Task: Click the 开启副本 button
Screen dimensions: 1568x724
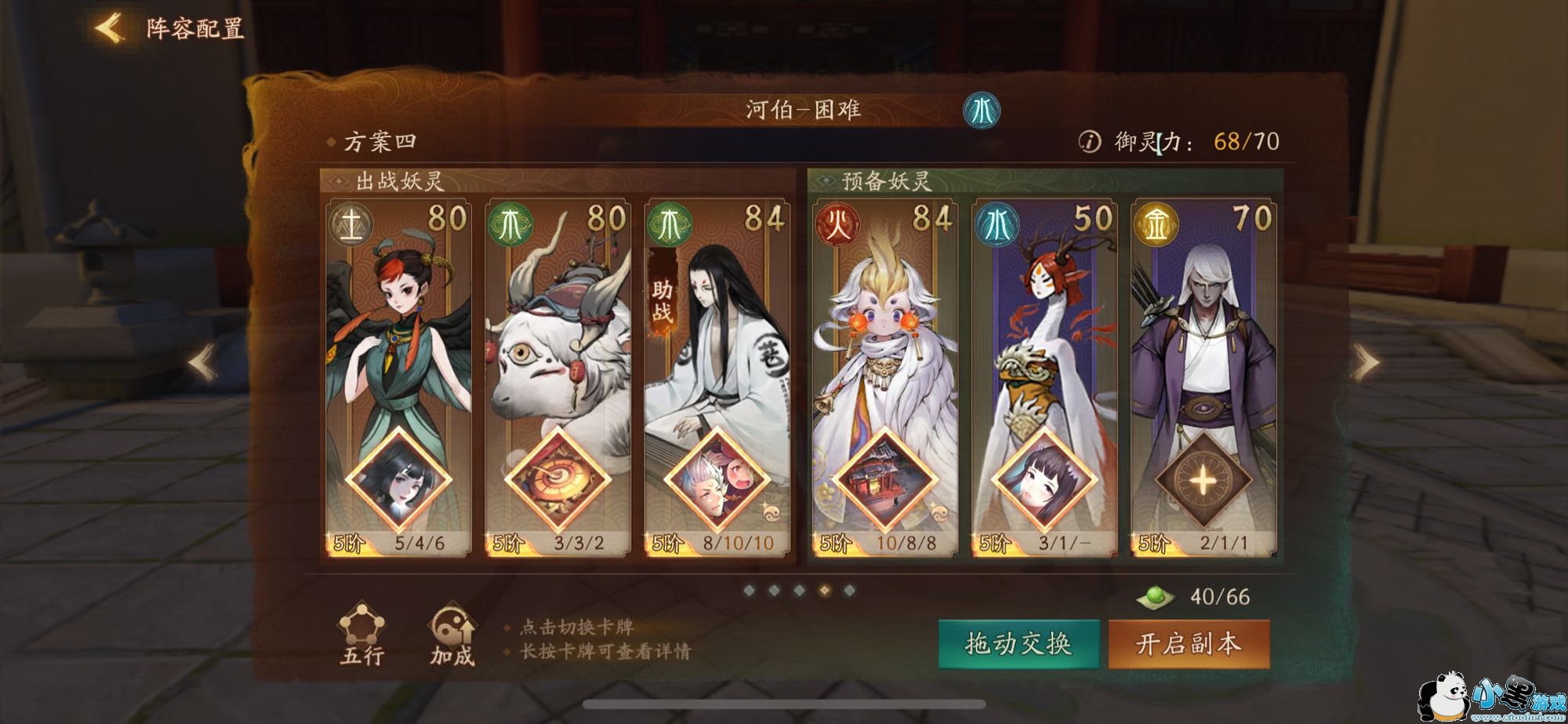Action: pyautogui.click(x=1189, y=644)
